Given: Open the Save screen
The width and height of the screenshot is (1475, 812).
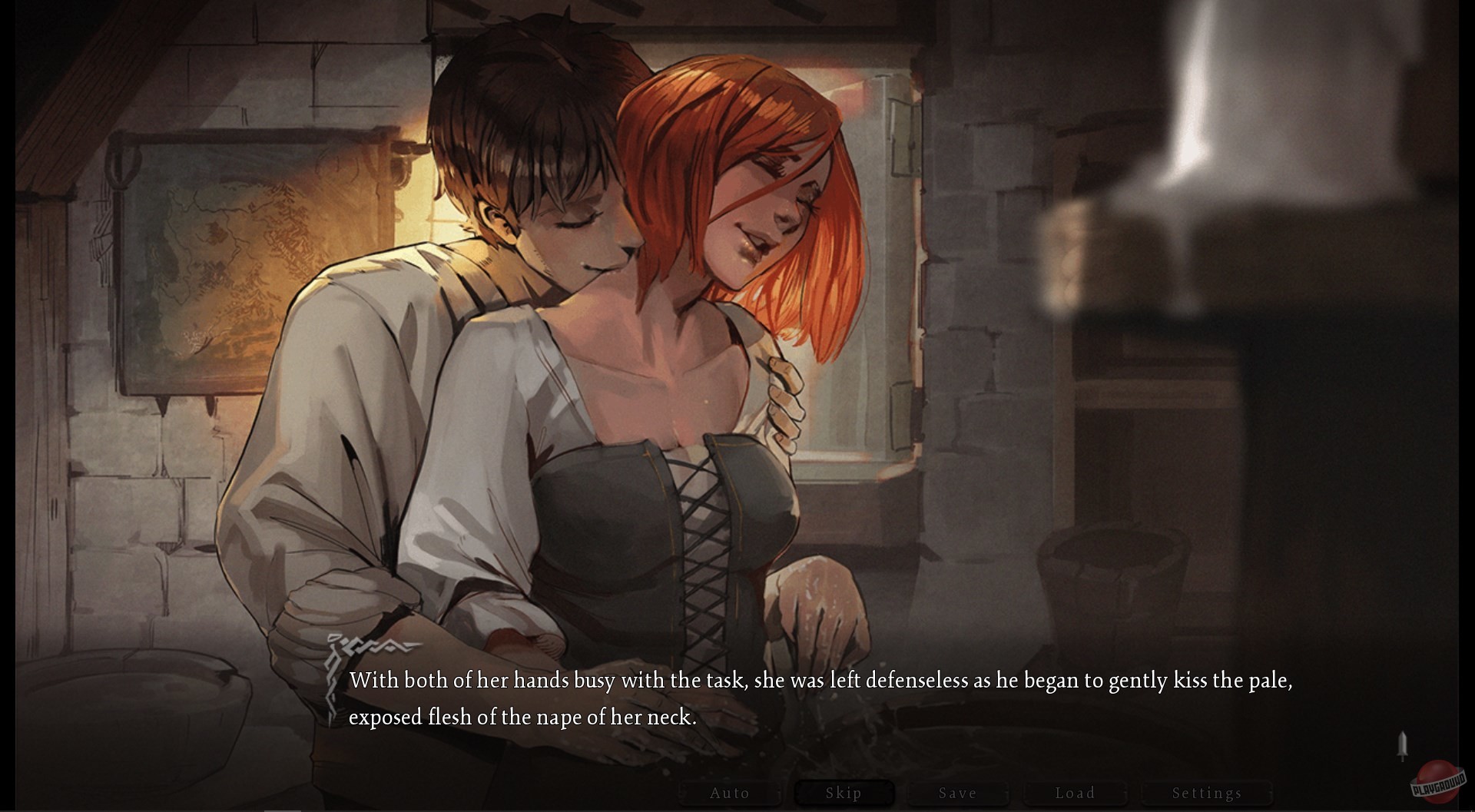Looking at the screenshot, I should click(x=957, y=793).
